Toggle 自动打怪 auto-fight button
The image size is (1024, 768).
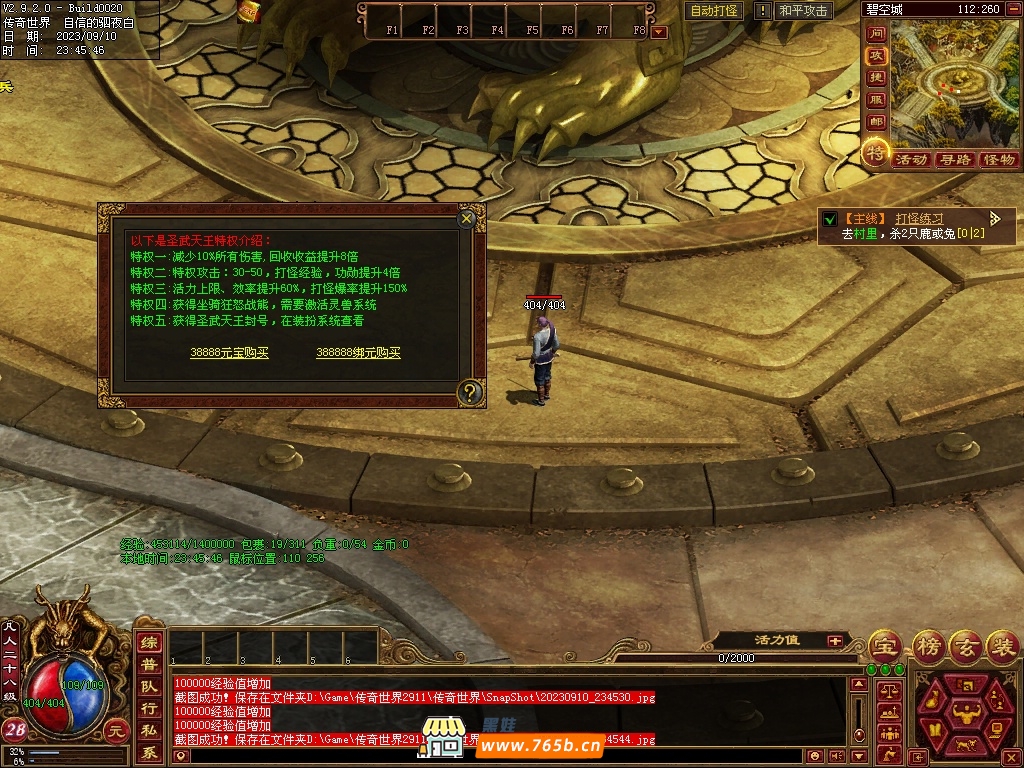pyautogui.click(x=715, y=11)
